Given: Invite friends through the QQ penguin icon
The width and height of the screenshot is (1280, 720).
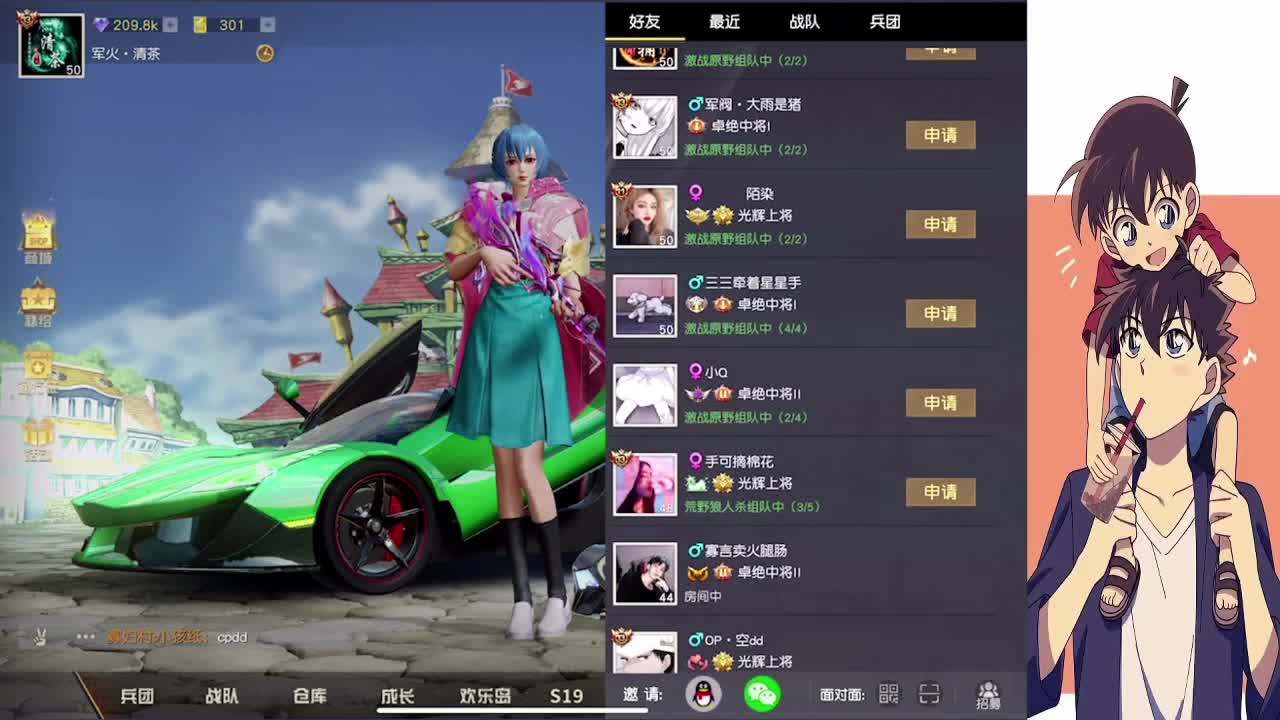Looking at the screenshot, I should 701,693.
